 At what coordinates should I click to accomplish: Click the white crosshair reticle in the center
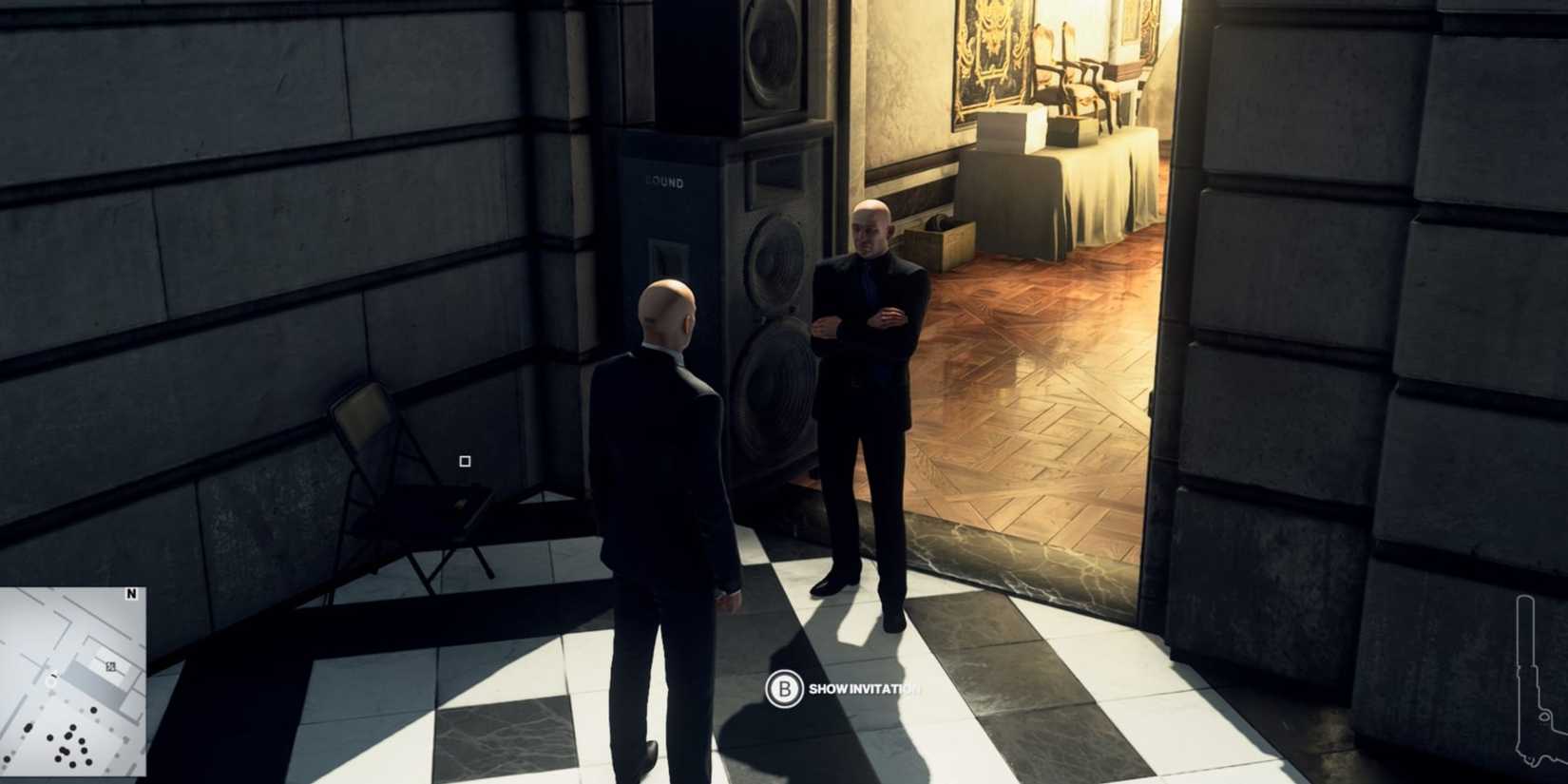(x=463, y=460)
